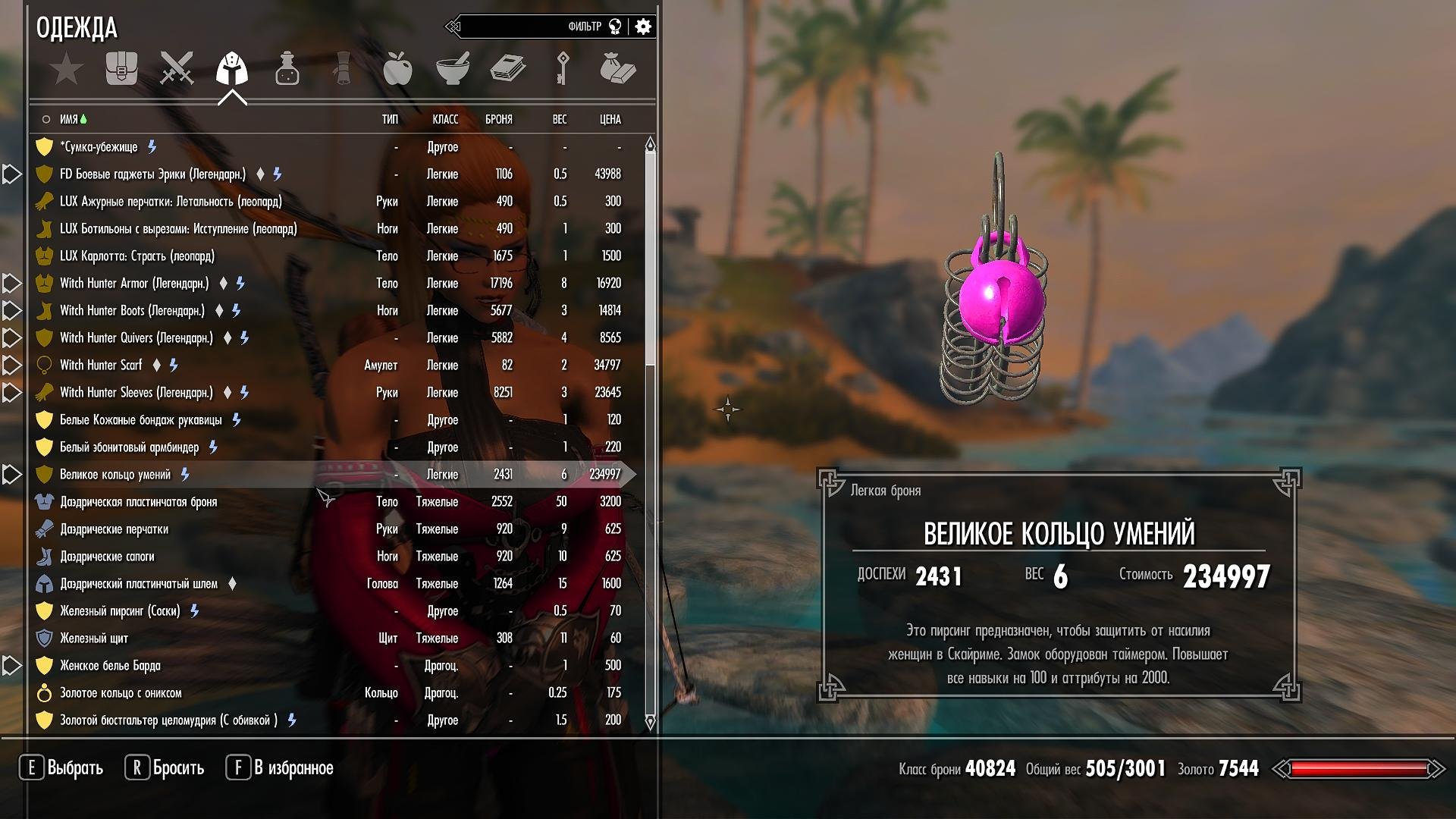Click the filter search field
Screen dimensions: 1456x819
click(523, 27)
